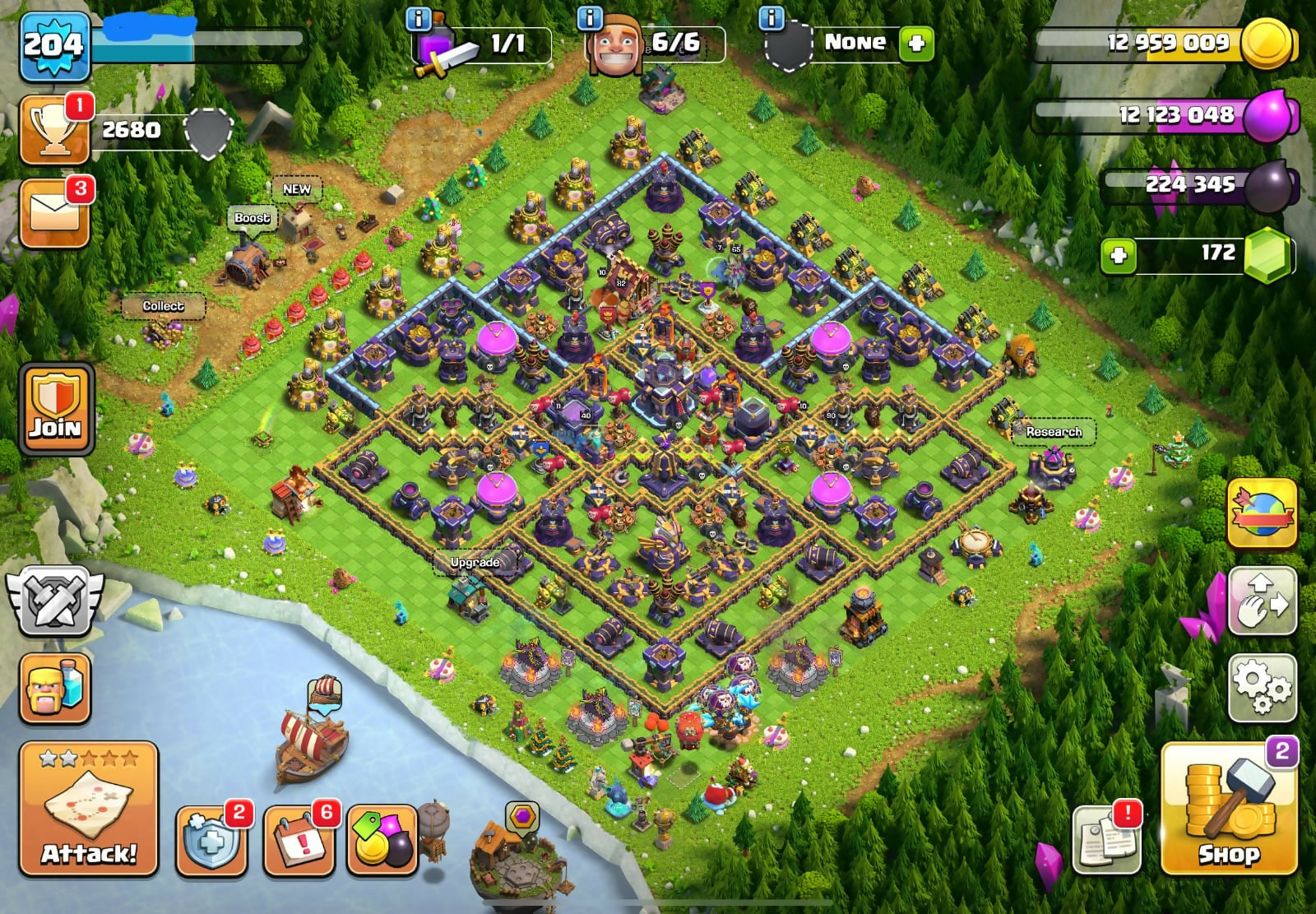
Task: Open the Shop
Action: (1229, 810)
